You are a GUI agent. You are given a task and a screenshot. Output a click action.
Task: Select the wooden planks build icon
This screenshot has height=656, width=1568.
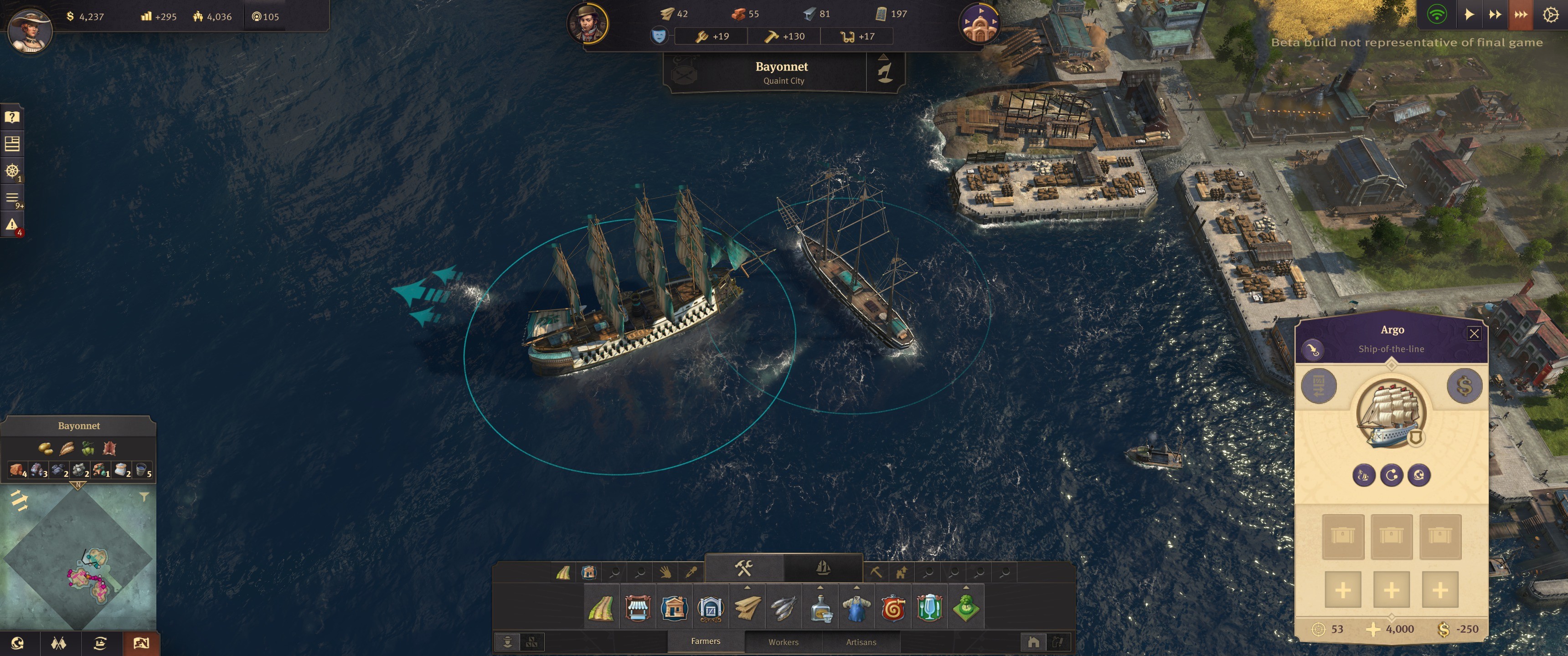point(747,608)
